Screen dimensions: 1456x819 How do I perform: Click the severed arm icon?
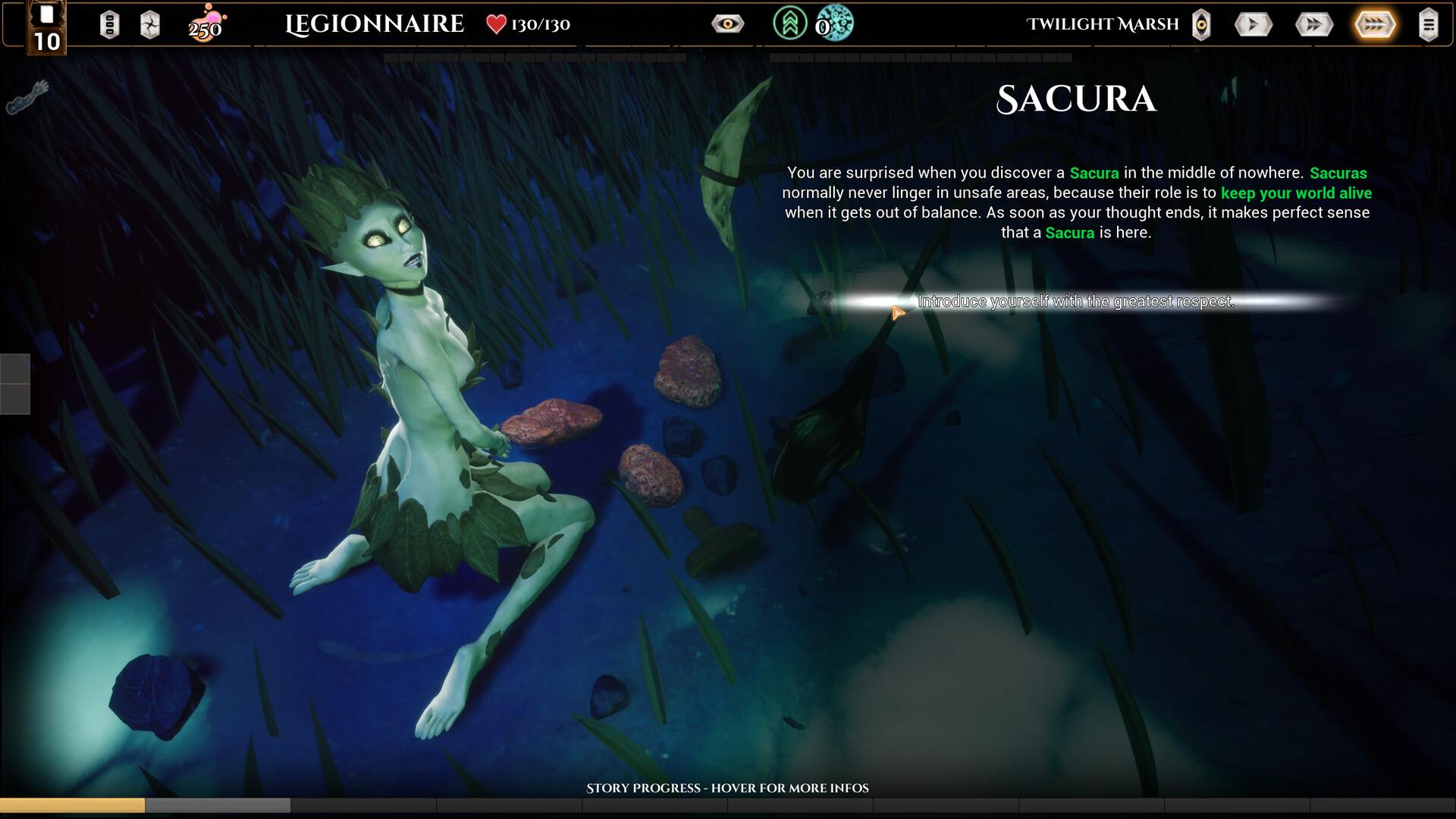pos(28,98)
